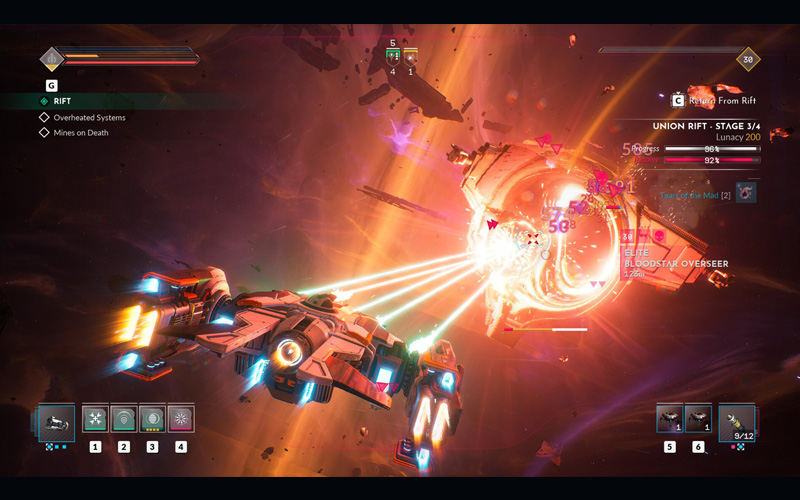Activate the converging arrows ability in slot 1

coord(95,418)
